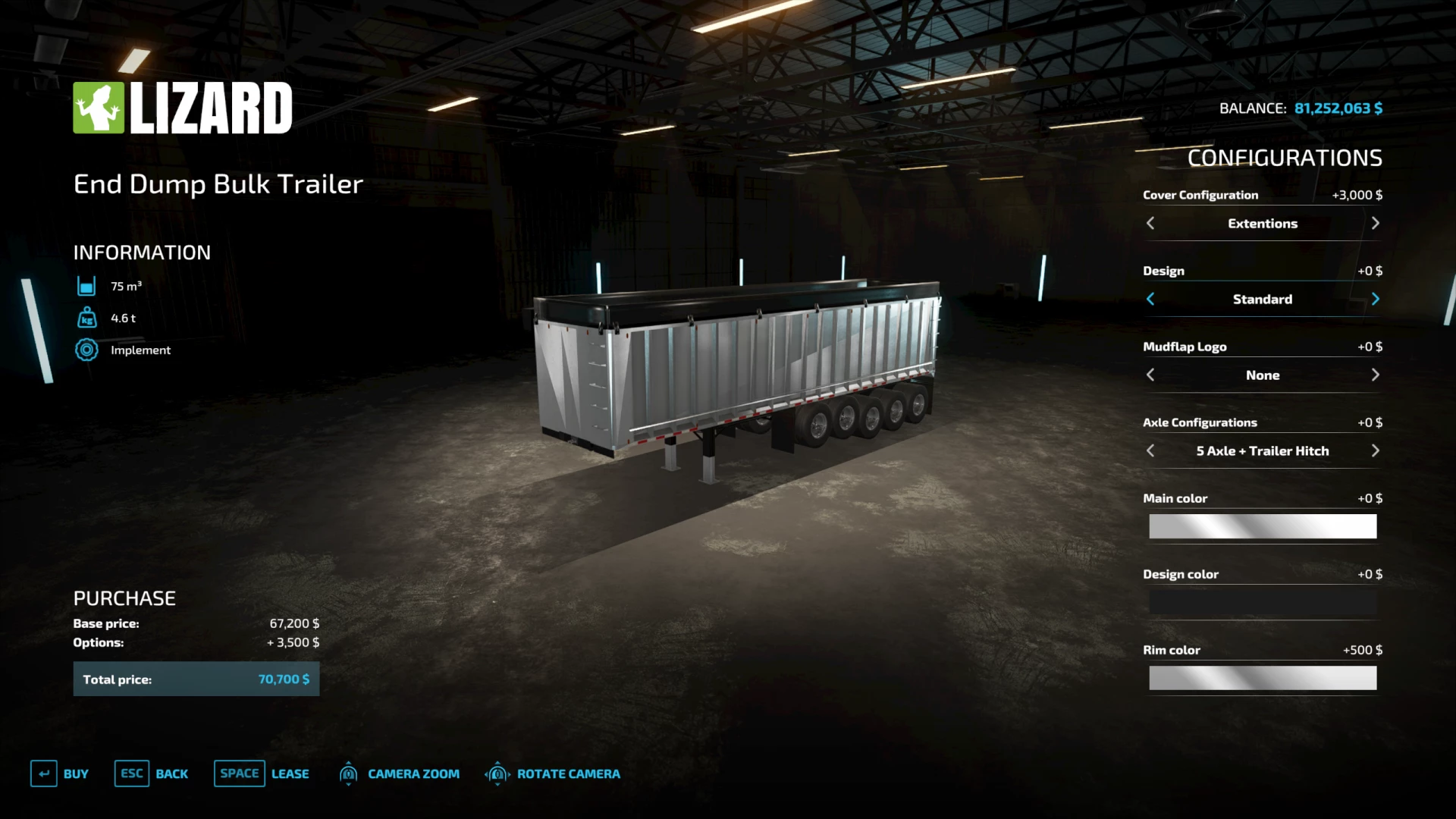The image size is (1456, 819).
Task: Click the Camera Zoom icon
Action: pyautogui.click(x=349, y=773)
